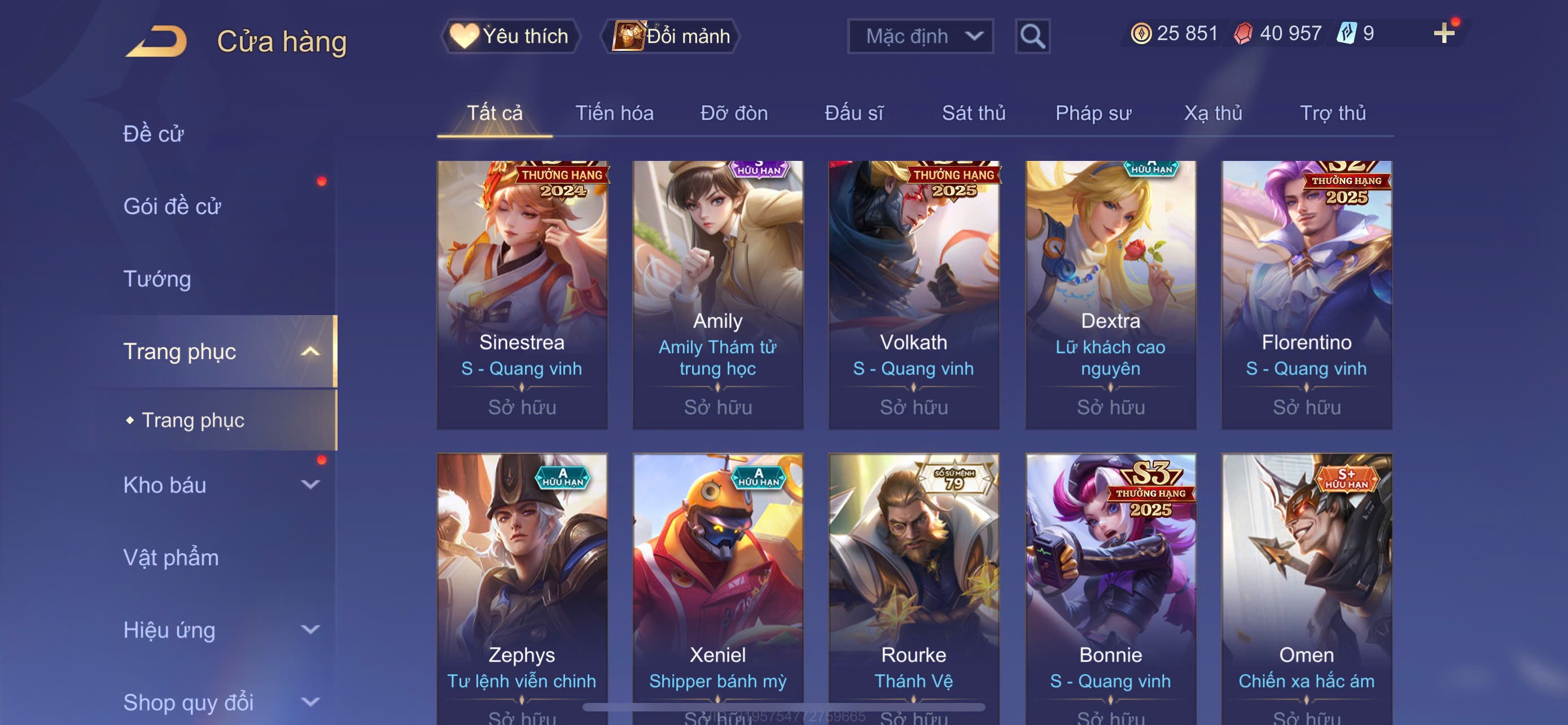Viewport: 1568px width, 725px height.
Task: Switch to the Đỡ đòn tab
Action: pos(733,113)
